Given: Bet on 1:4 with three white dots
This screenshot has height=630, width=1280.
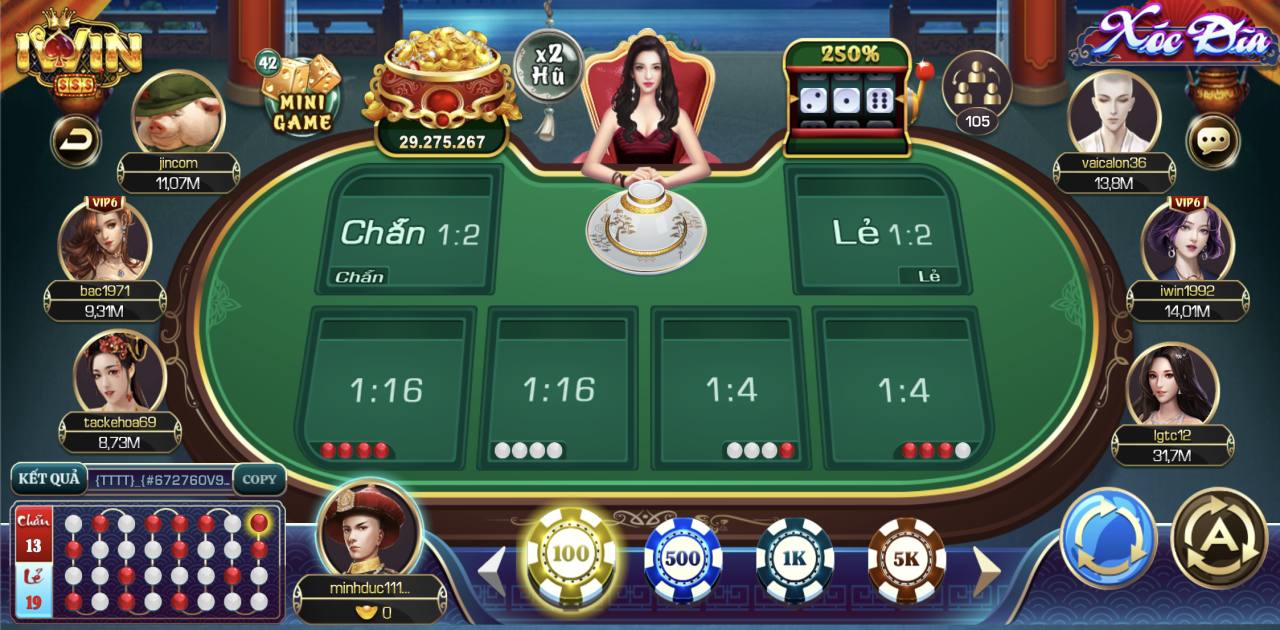Looking at the screenshot, I should (731, 387).
